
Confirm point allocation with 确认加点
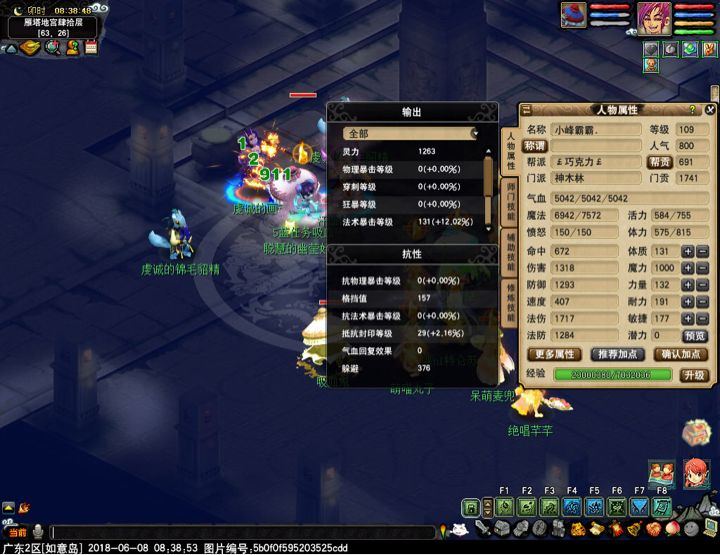tap(680, 354)
